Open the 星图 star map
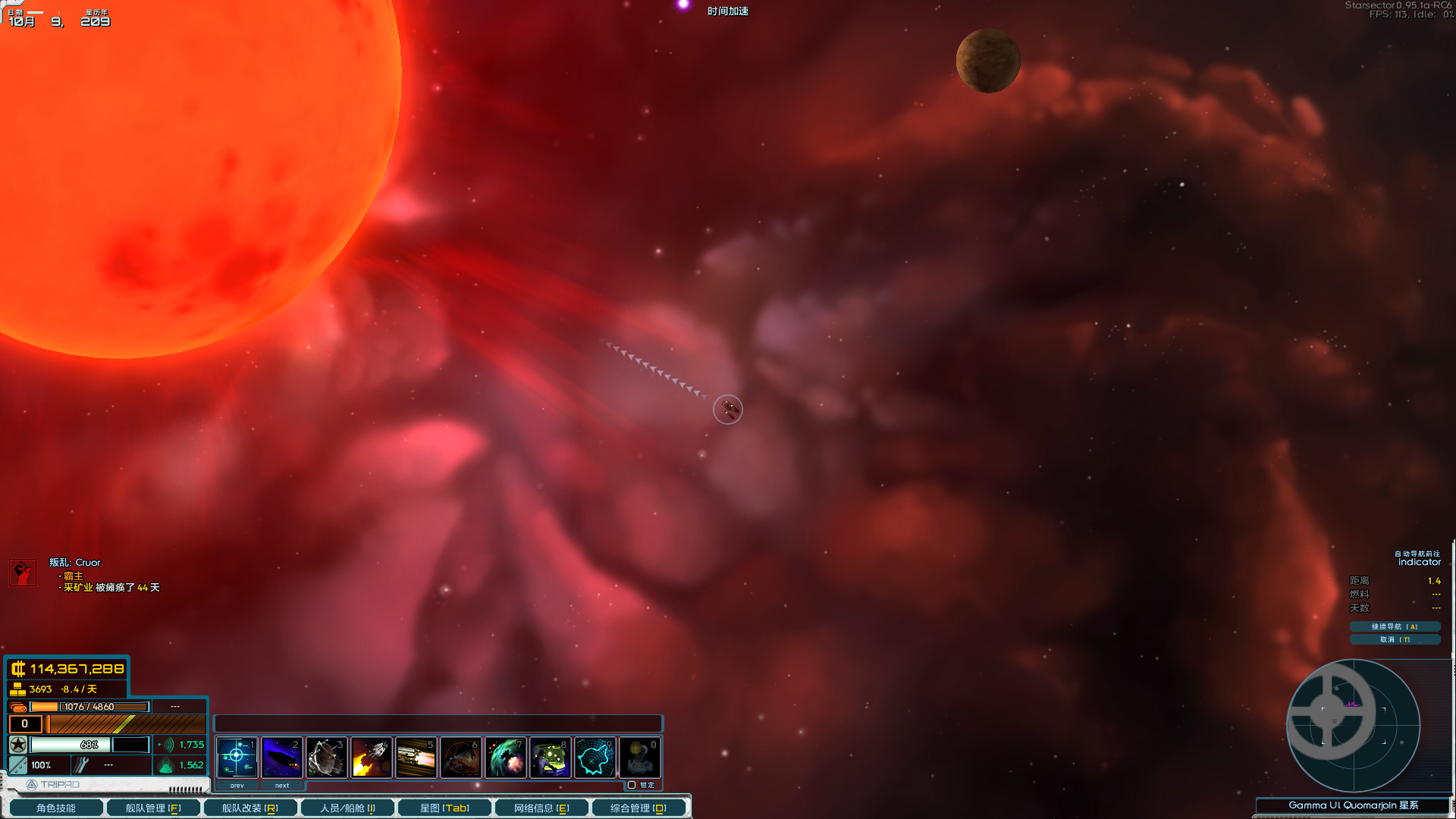 pyautogui.click(x=444, y=808)
